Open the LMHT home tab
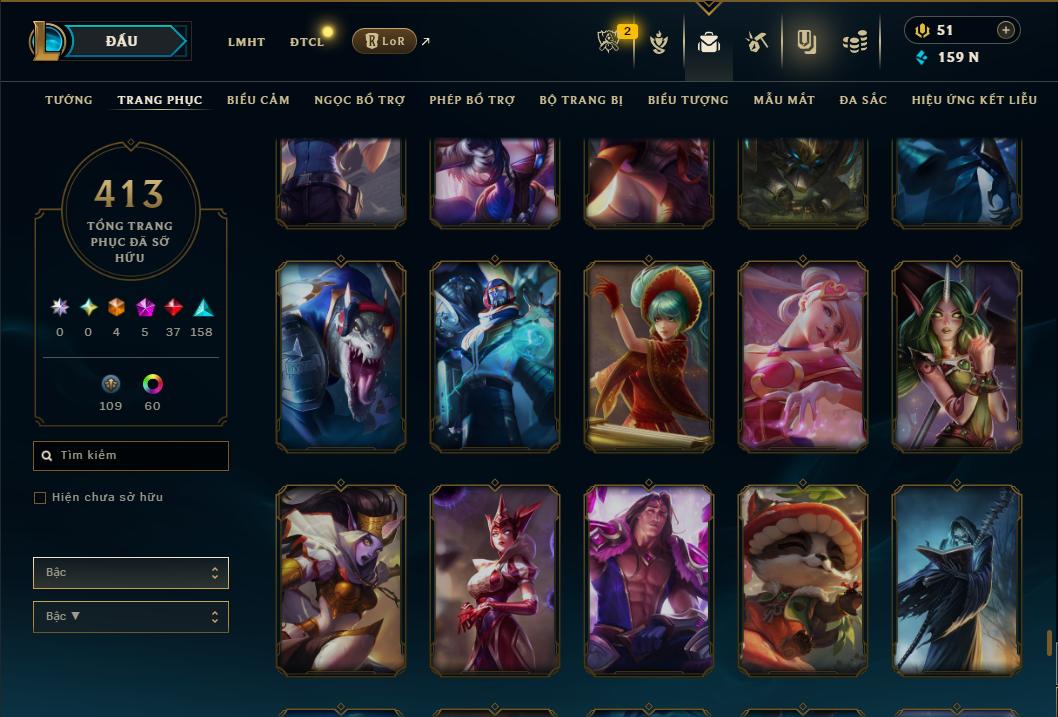Screen dimensions: 1058x717 tap(246, 42)
